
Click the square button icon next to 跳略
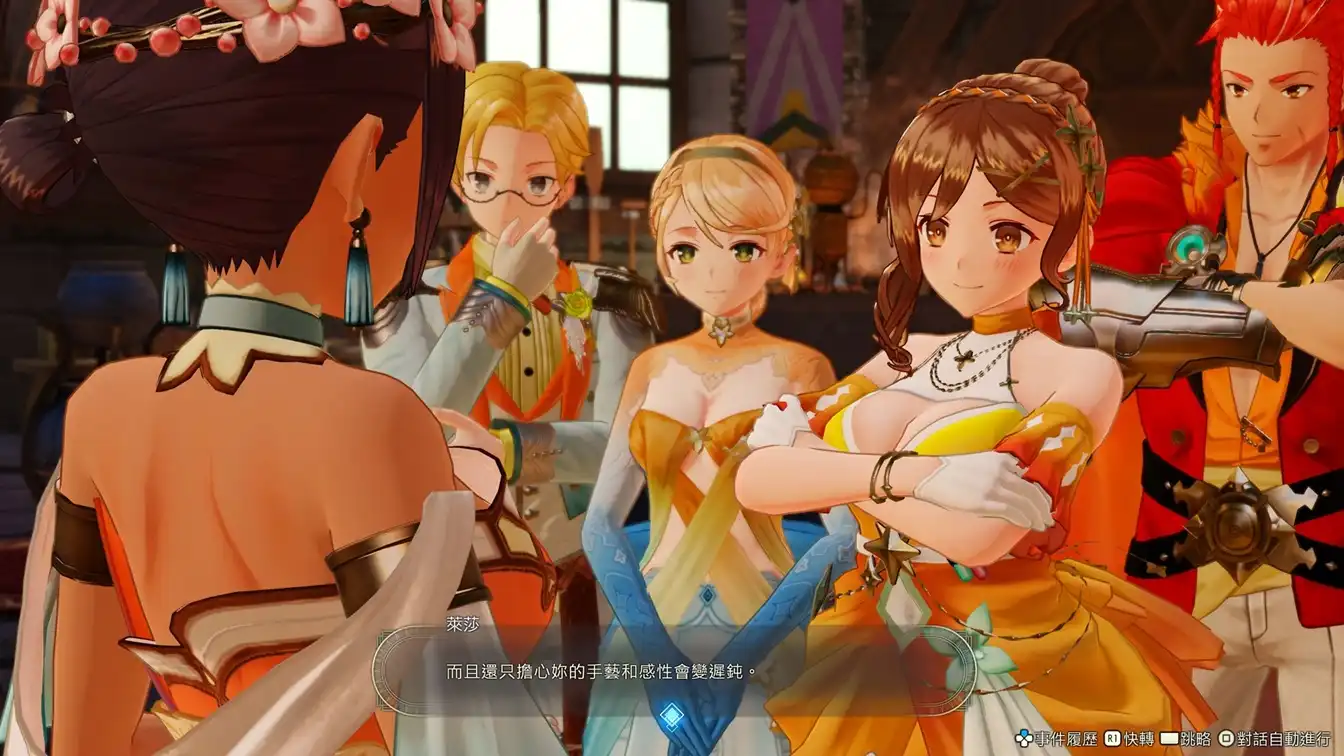tap(1168, 738)
